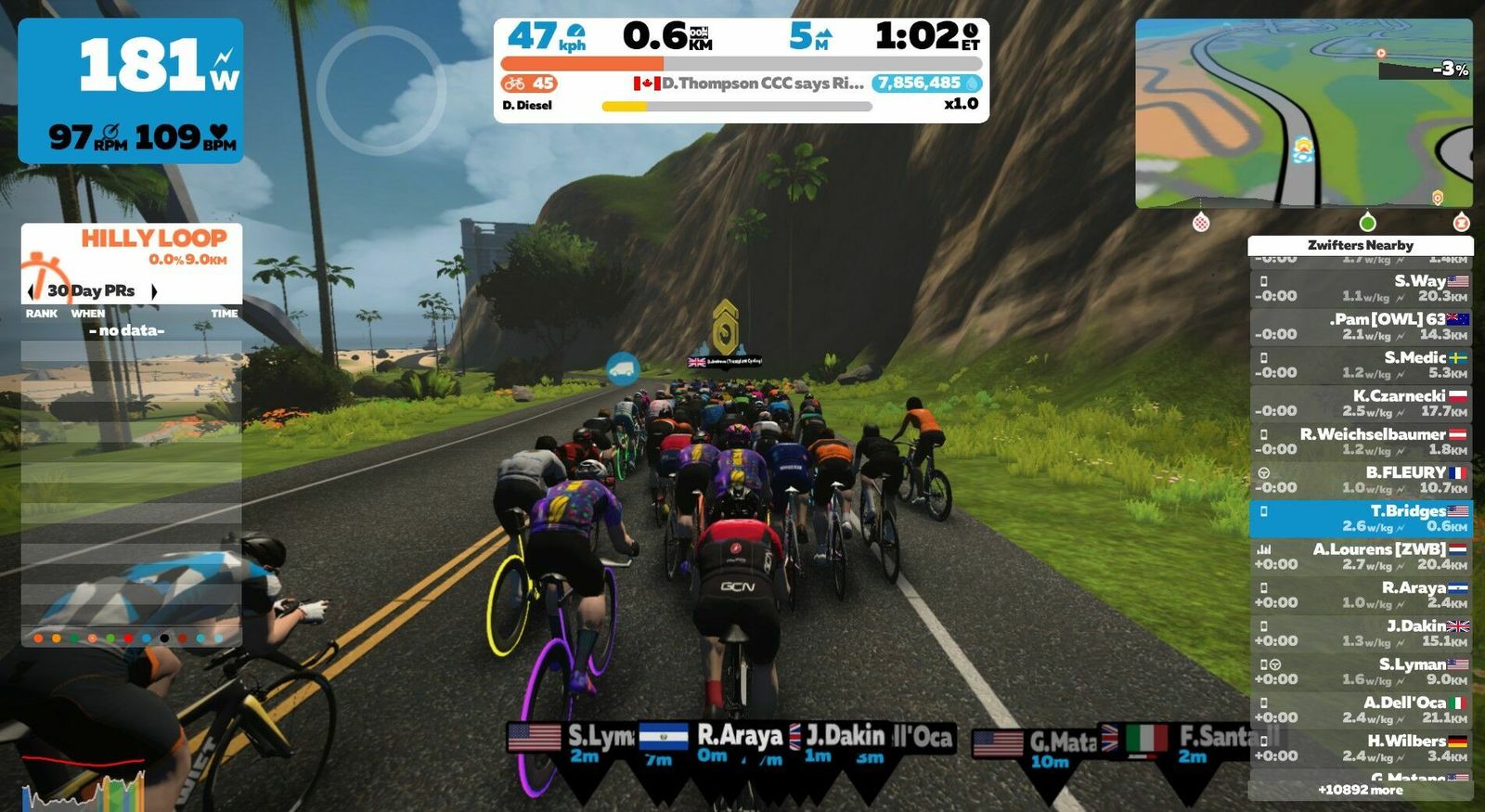Open the Hilly Loop segment panel
1485x812 pixels.
[x=132, y=247]
